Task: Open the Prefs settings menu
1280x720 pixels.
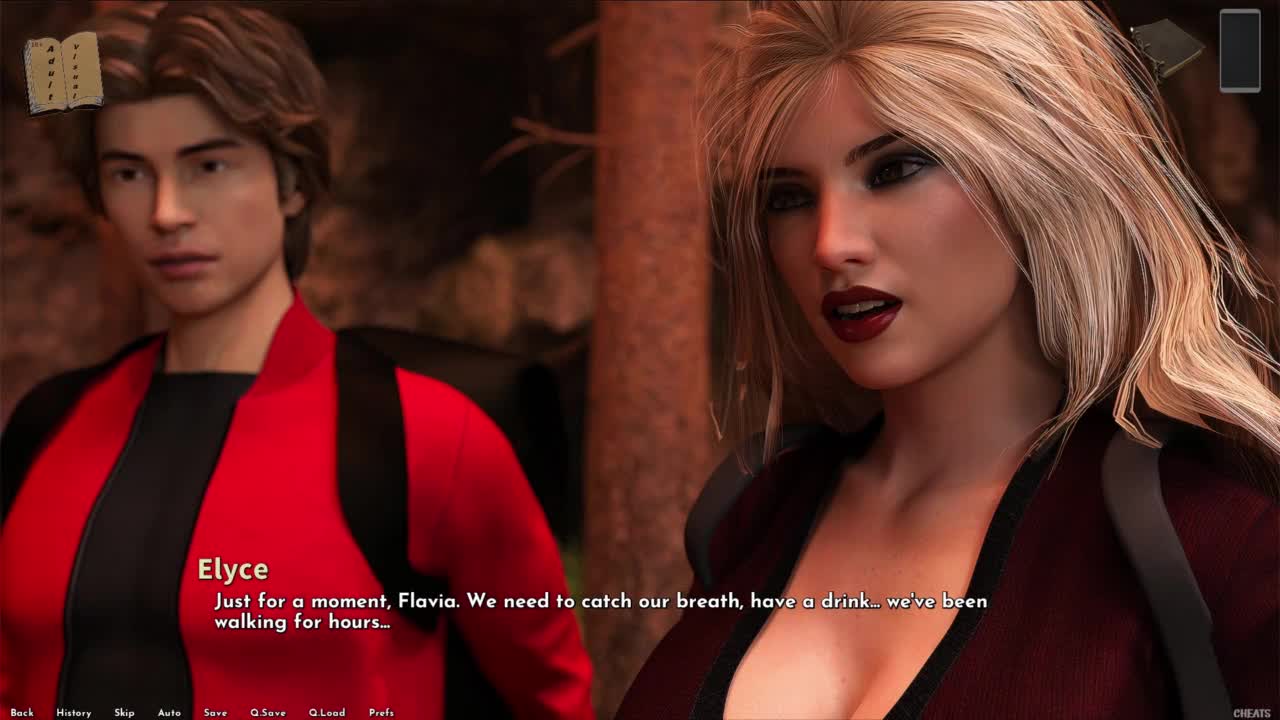Action: tap(381, 713)
